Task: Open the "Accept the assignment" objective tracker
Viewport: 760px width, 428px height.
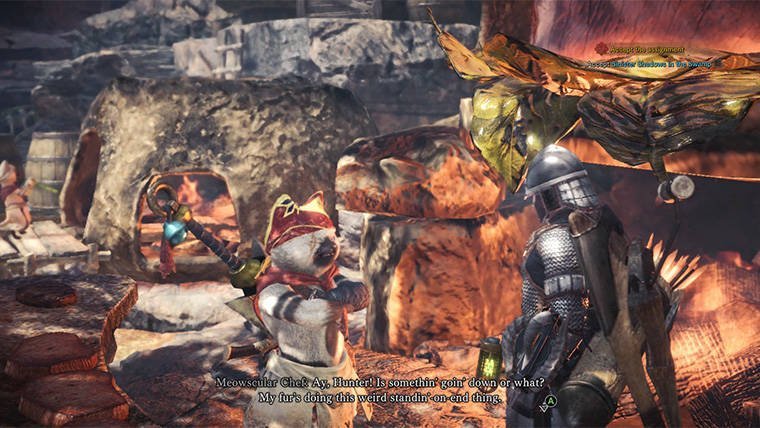Action: (647, 47)
